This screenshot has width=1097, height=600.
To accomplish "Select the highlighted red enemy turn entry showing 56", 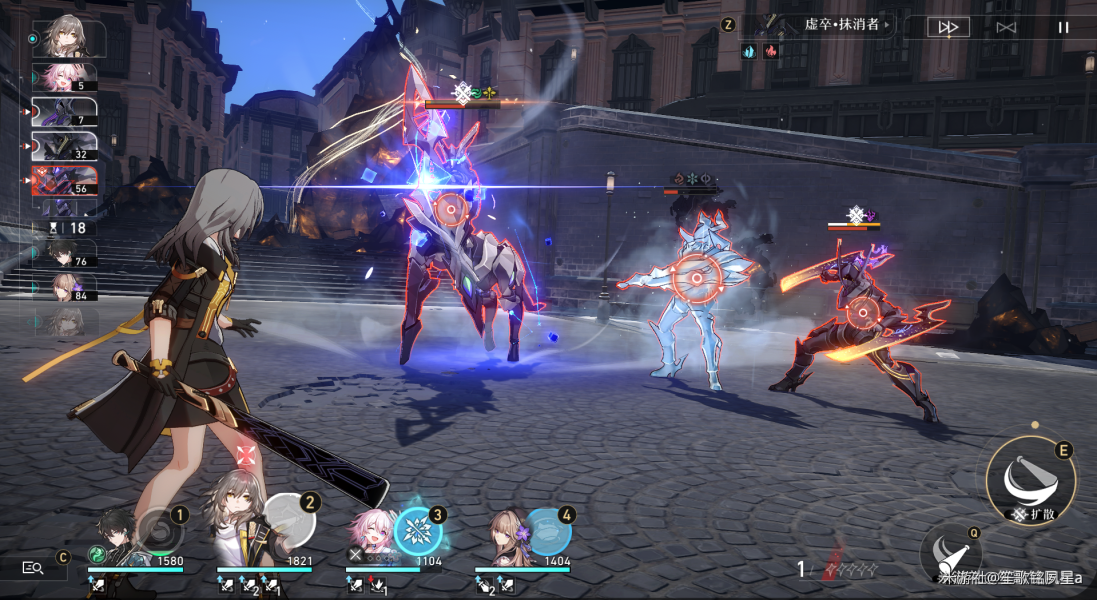I will [x=64, y=181].
